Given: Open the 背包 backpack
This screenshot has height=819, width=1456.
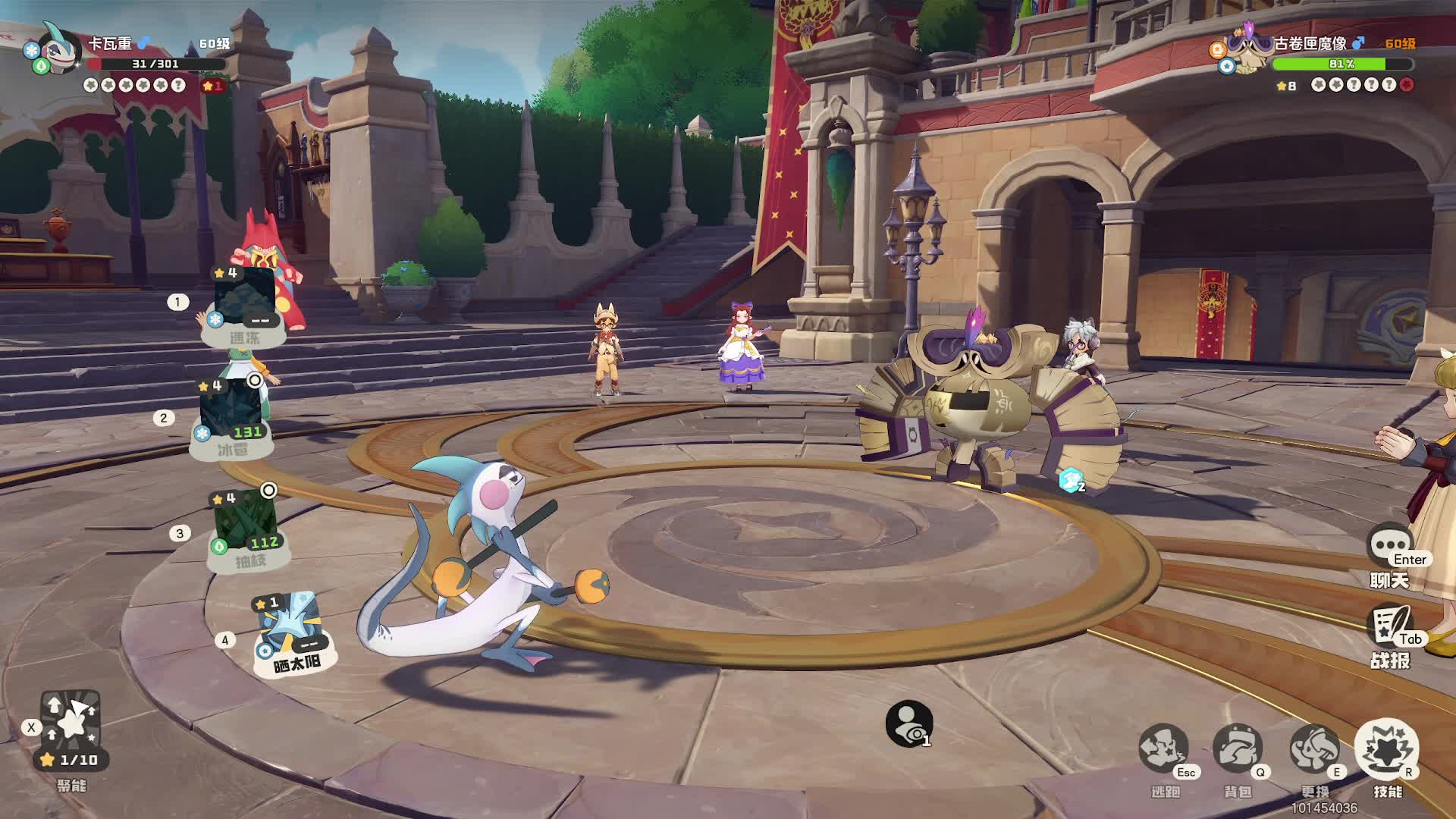Looking at the screenshot, I should tap(1237, 750).
